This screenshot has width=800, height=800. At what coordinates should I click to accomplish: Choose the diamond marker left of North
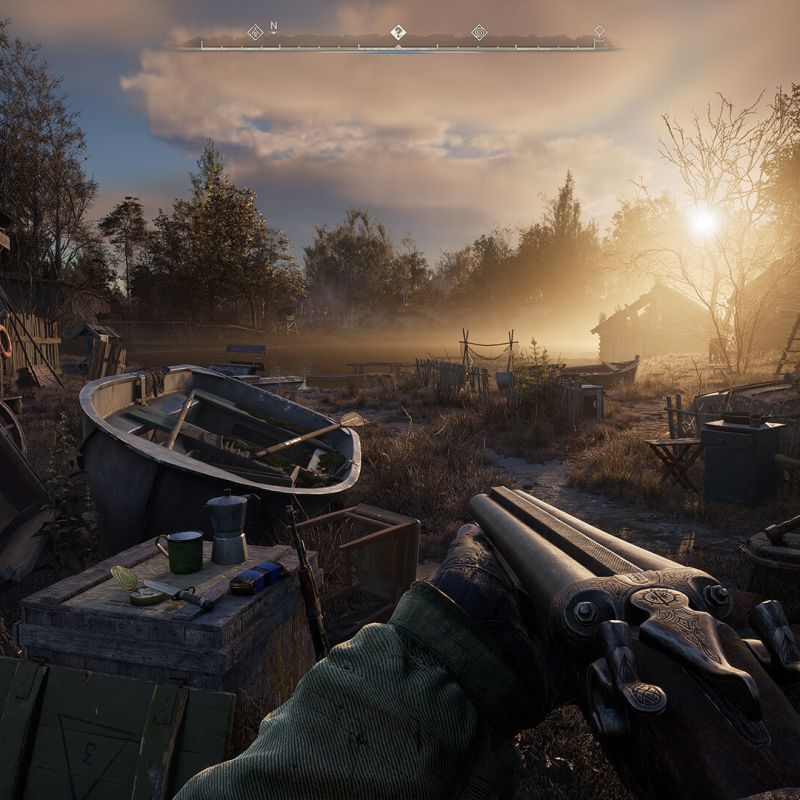click(255, 32)
